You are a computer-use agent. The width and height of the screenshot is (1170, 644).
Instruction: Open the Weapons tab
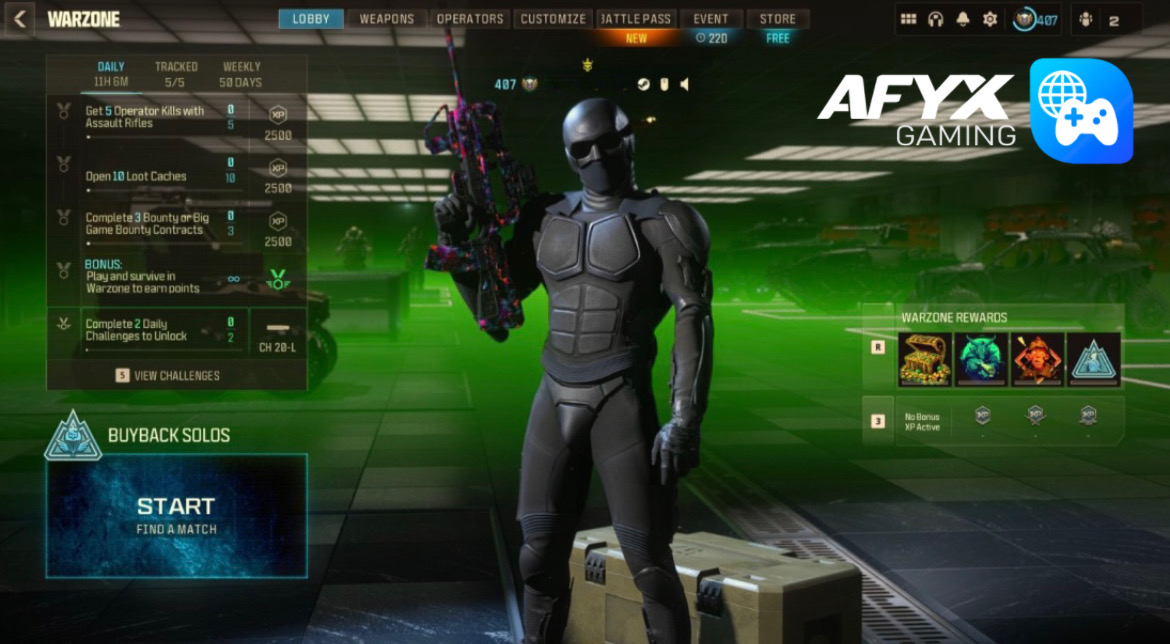click(x=387, y=19)
